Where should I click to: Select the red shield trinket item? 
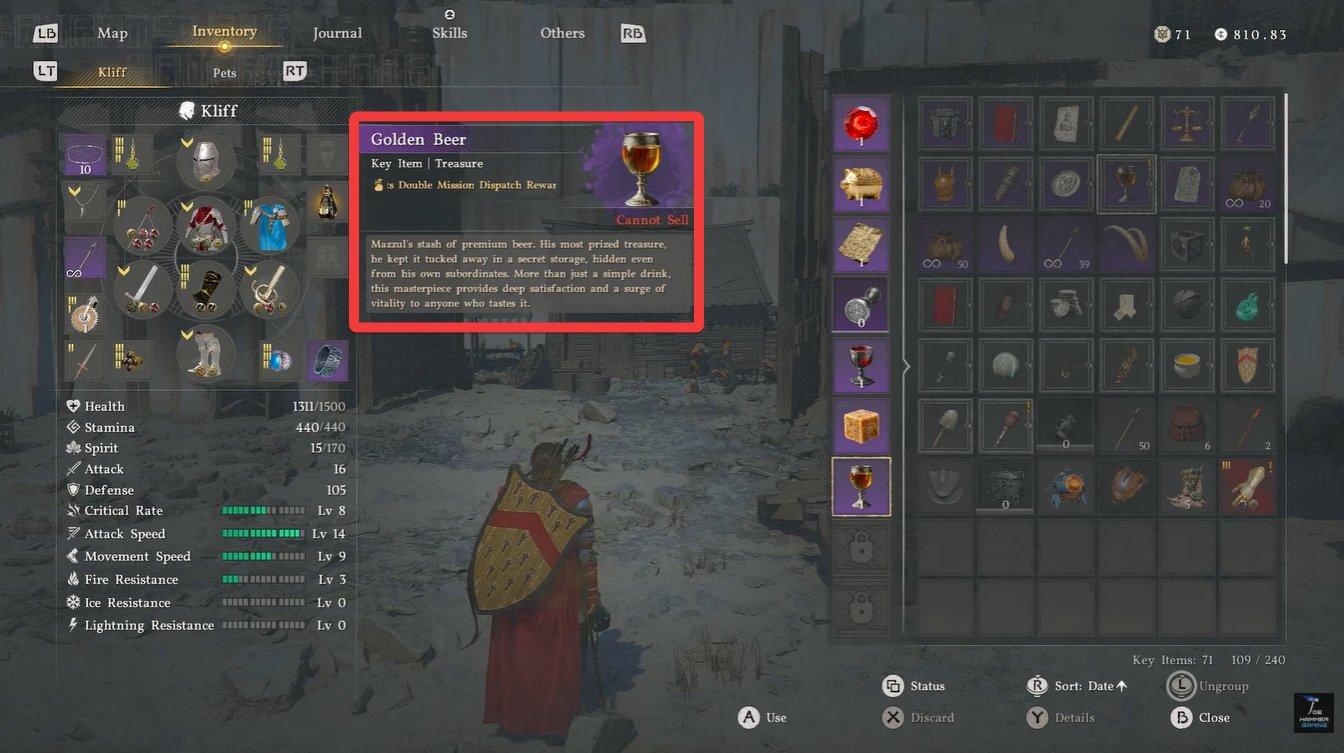1247,364
